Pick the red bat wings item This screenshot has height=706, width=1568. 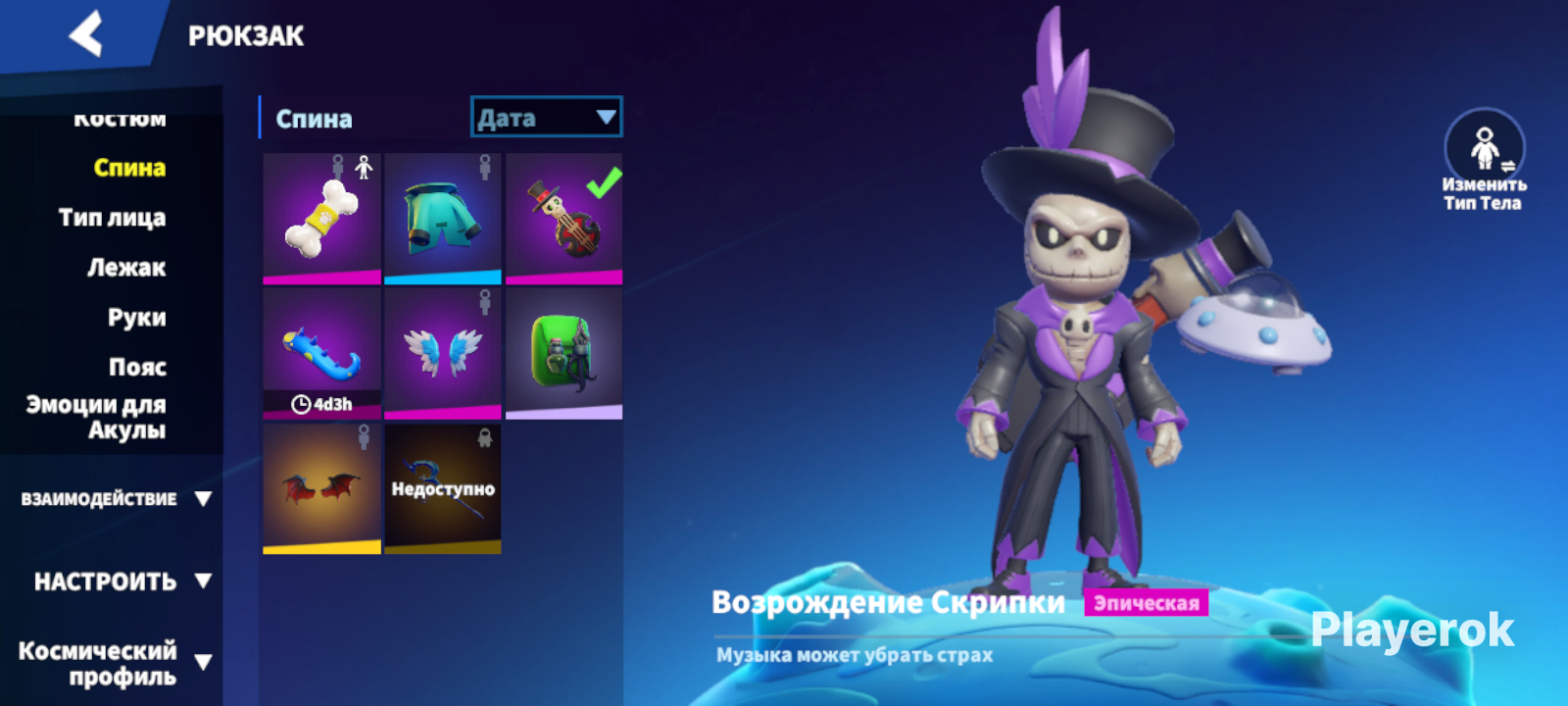(x=321, y=487)
